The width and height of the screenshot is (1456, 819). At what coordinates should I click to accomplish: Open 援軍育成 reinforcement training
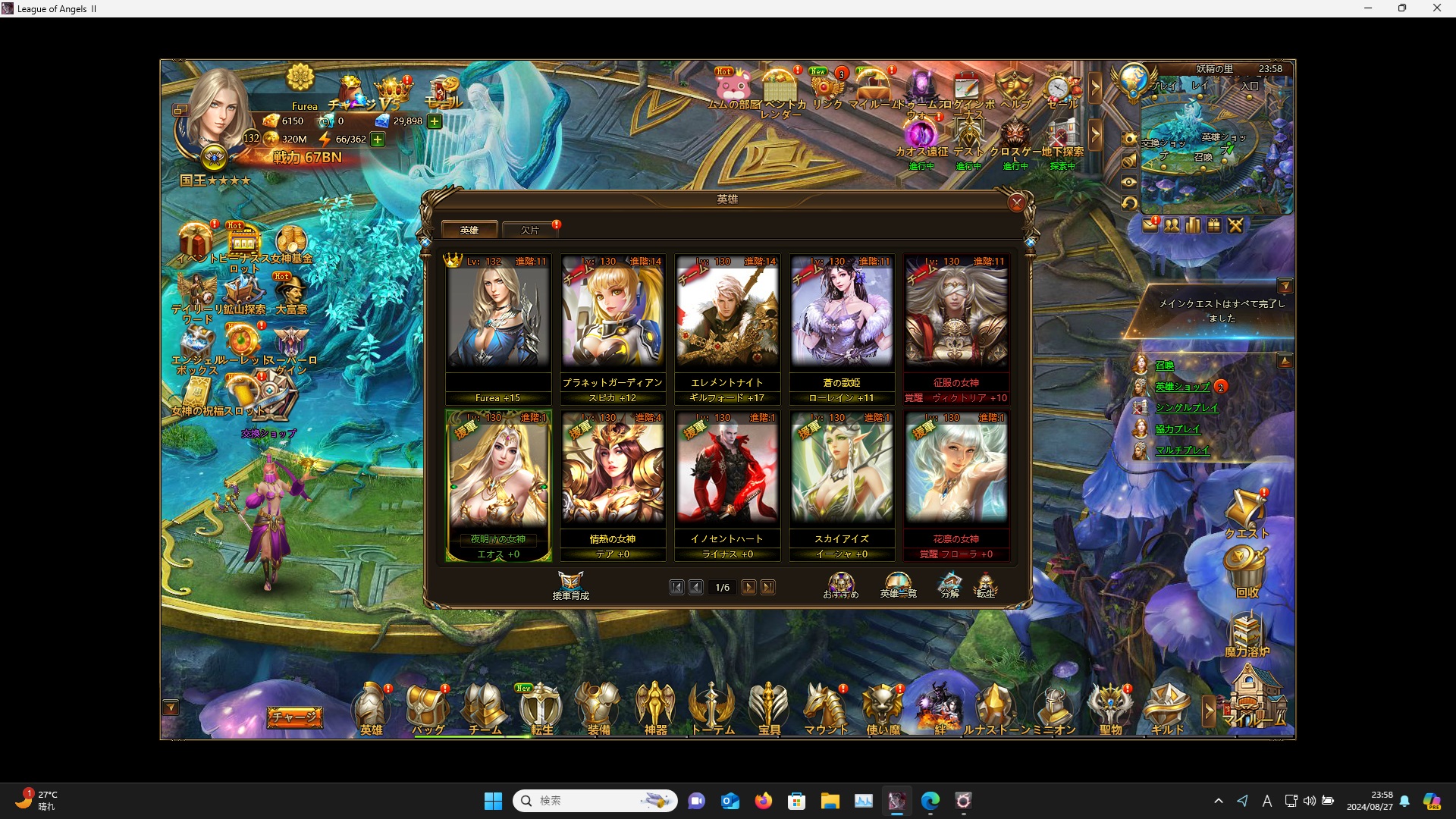[570, 585]
